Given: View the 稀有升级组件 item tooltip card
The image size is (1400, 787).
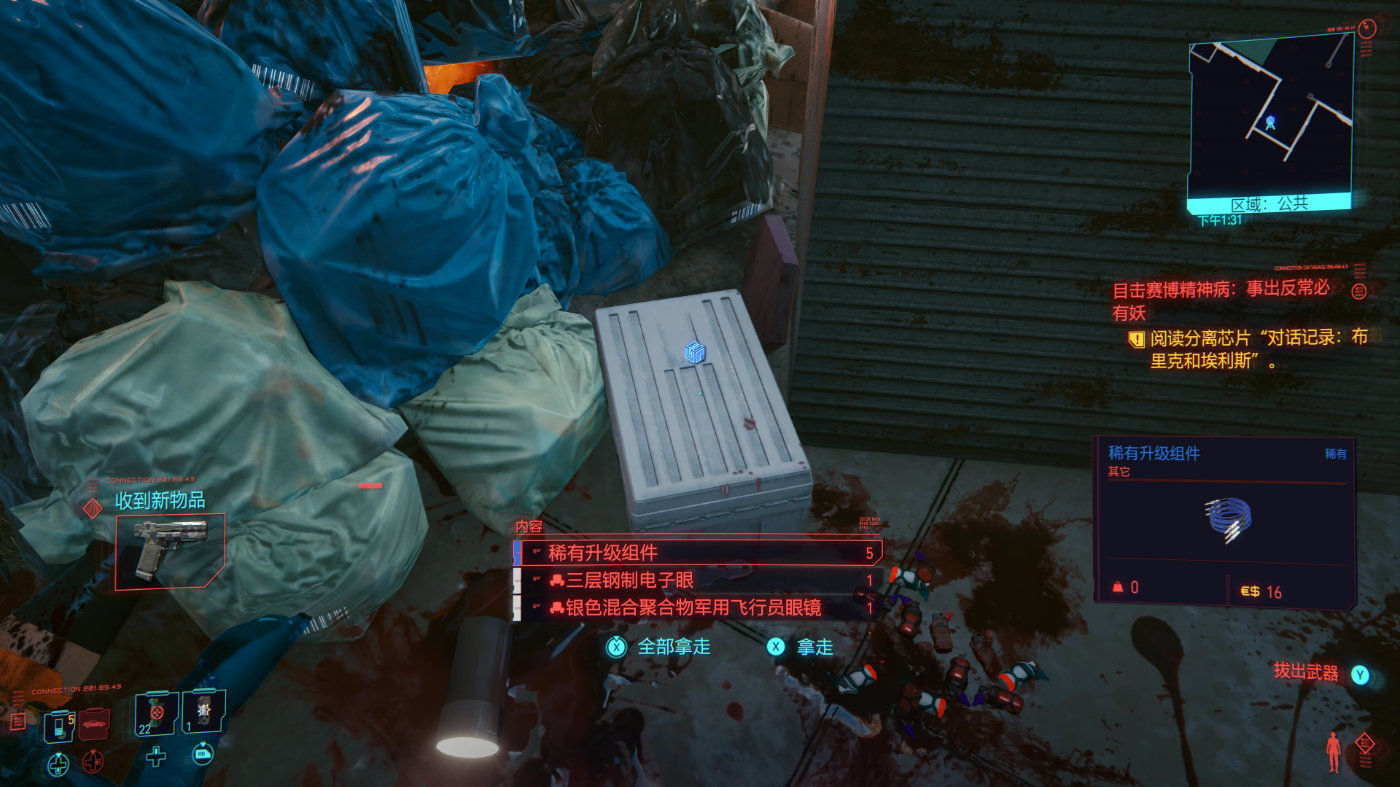Looking at the screenshot, I should pyautogui.click(x=1225, y=522).
